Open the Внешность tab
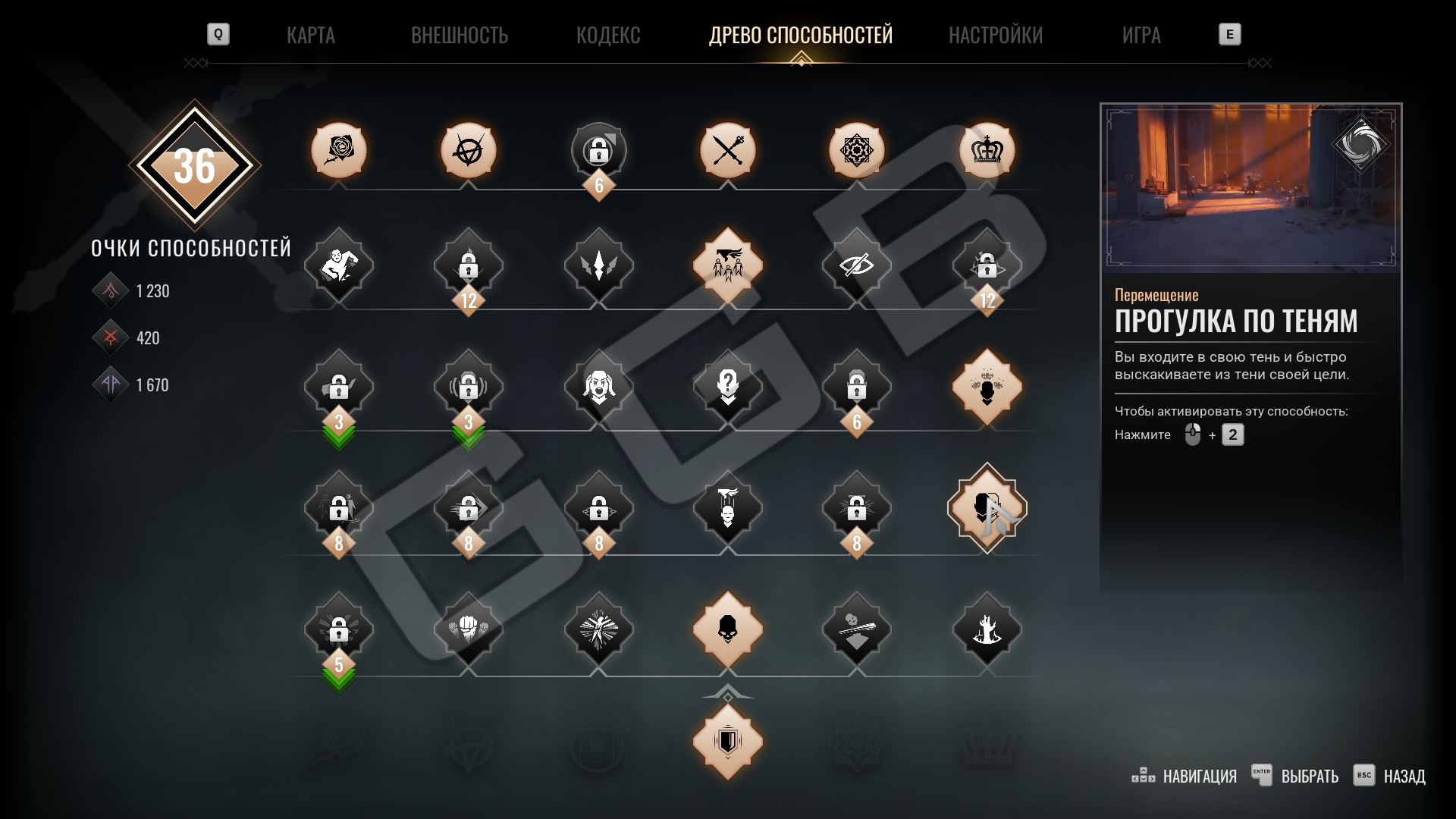The image size is (1456, 819). pos(459,35)
